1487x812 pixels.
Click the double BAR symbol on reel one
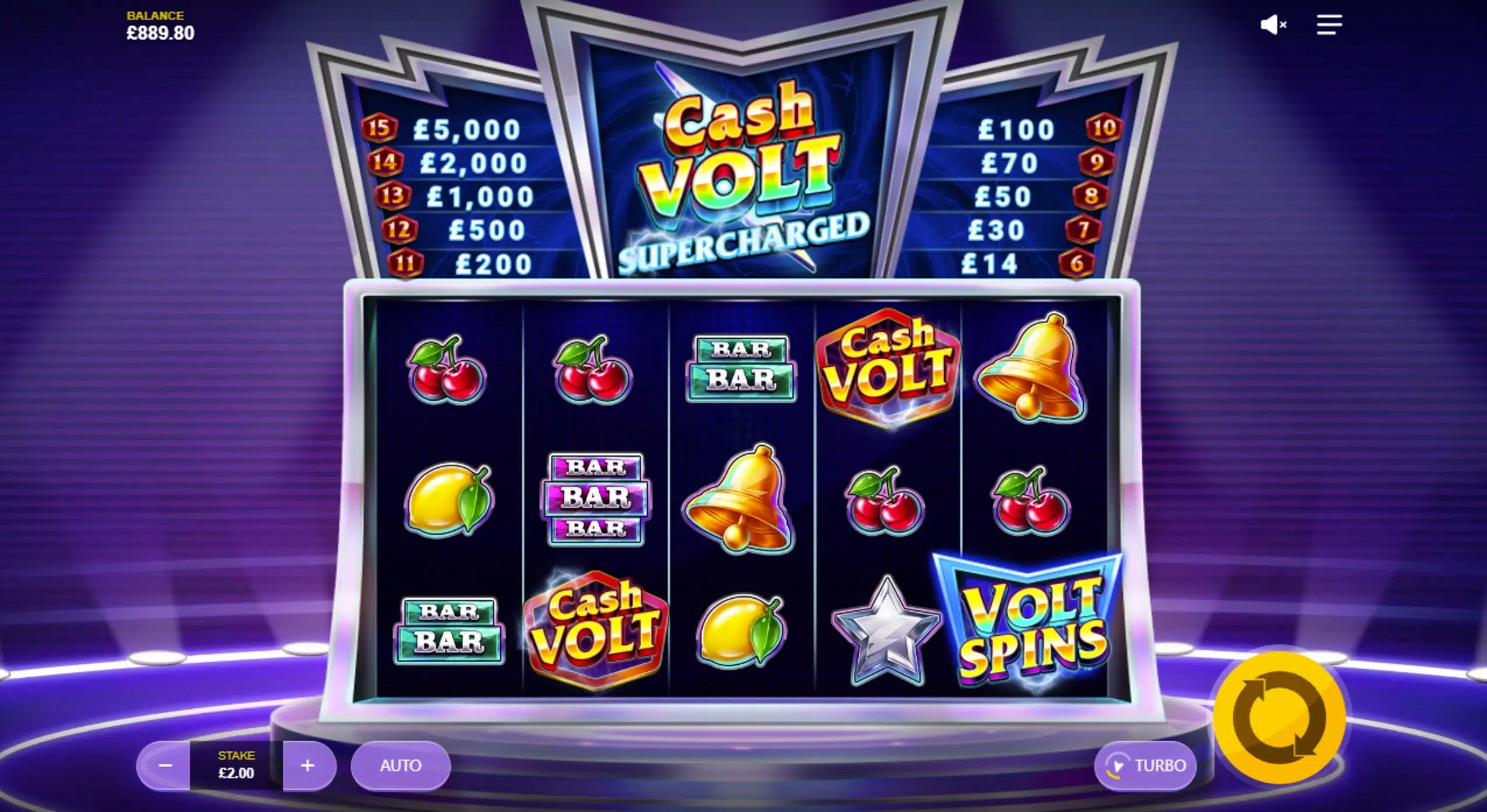[450, 632]
